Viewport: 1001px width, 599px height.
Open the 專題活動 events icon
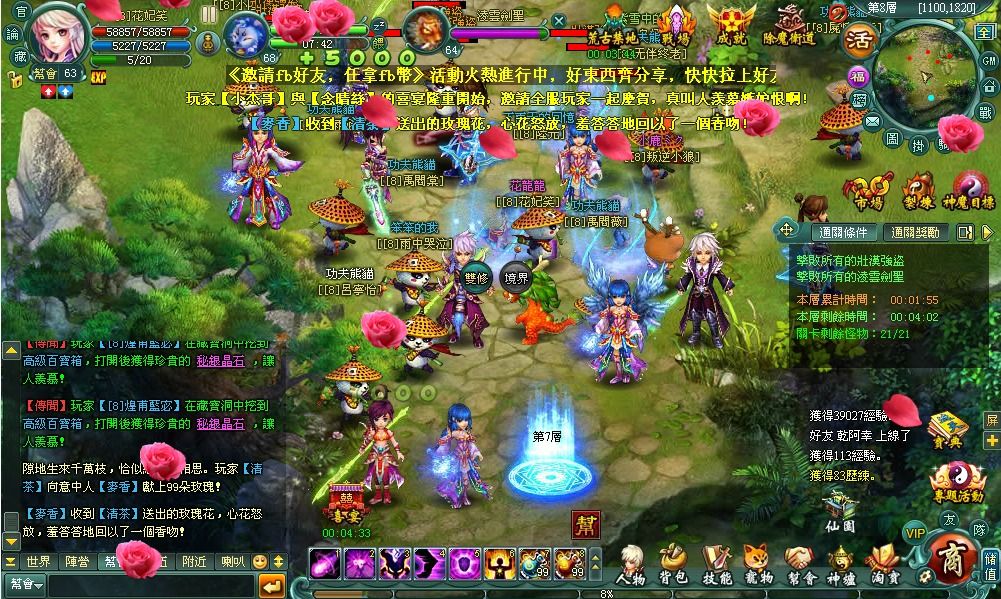[x=958, y=482]
